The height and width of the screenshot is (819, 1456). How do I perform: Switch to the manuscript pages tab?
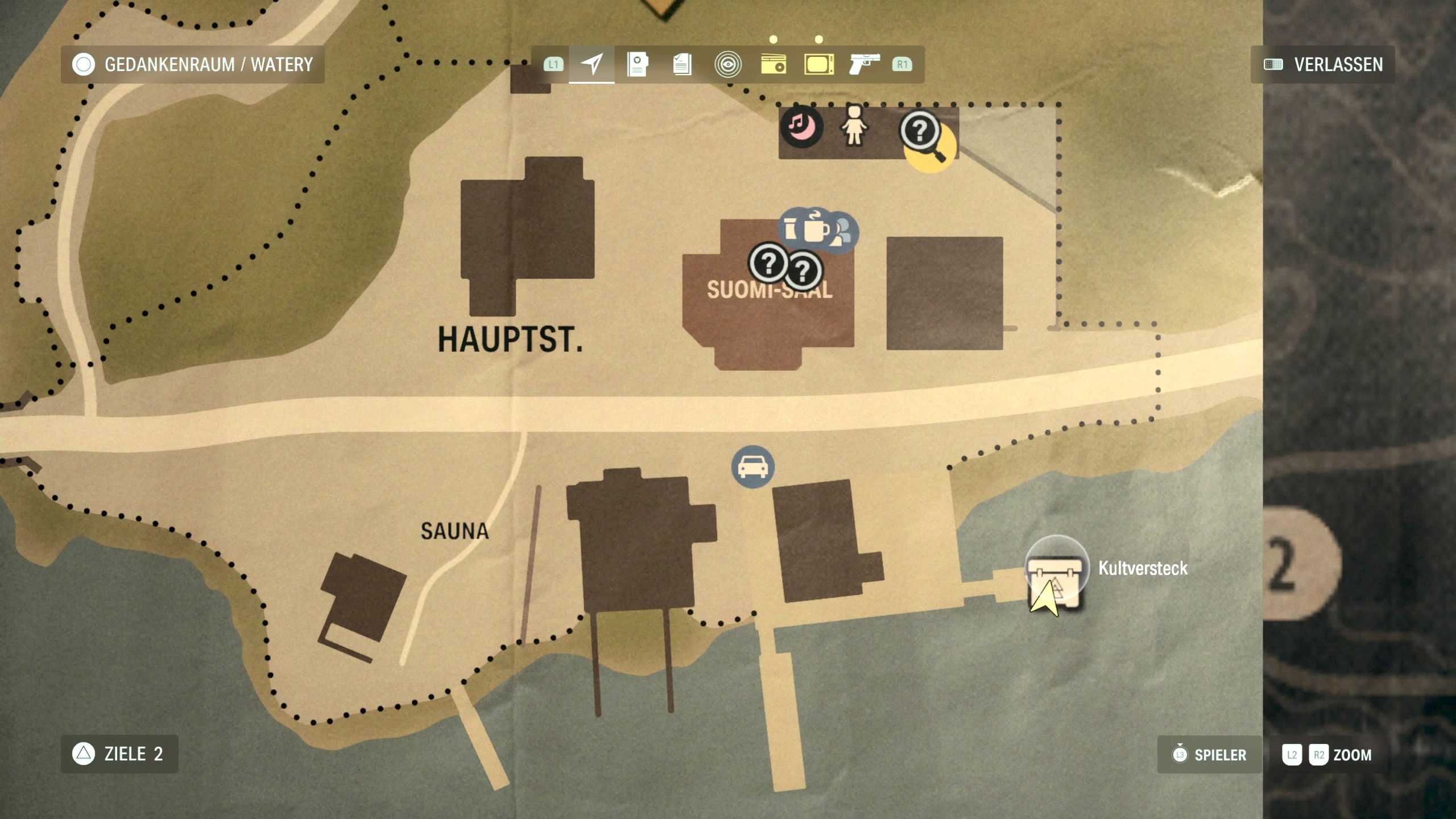pos(682,64)
